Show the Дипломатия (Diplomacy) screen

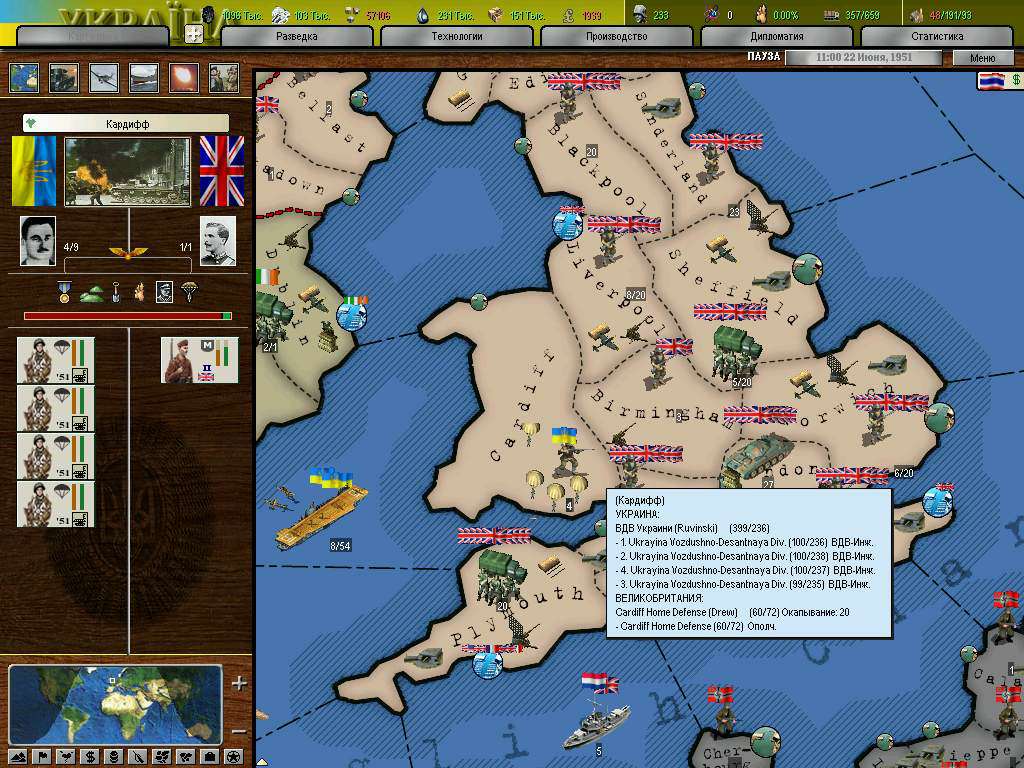point(776,36)
